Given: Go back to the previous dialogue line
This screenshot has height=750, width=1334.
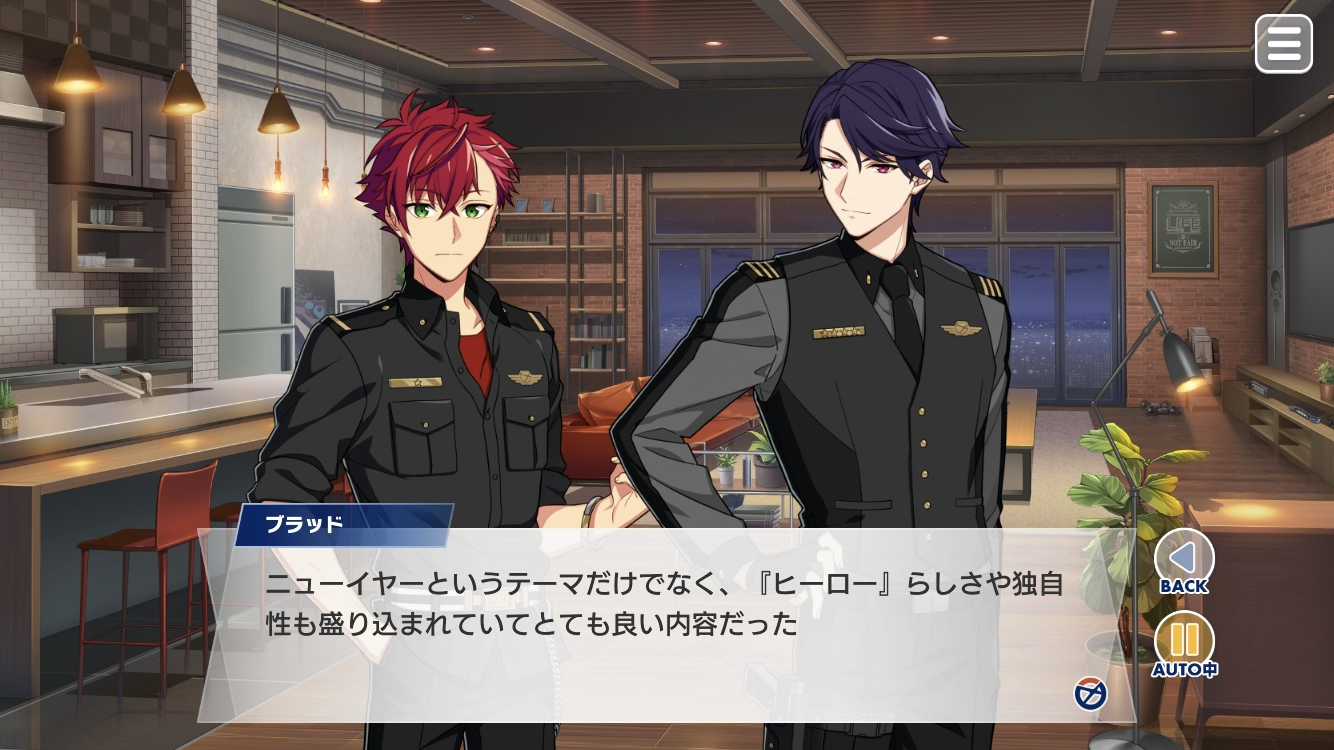Looking at the screenshot, I should pyautogui.click(x=1184, y=560).
